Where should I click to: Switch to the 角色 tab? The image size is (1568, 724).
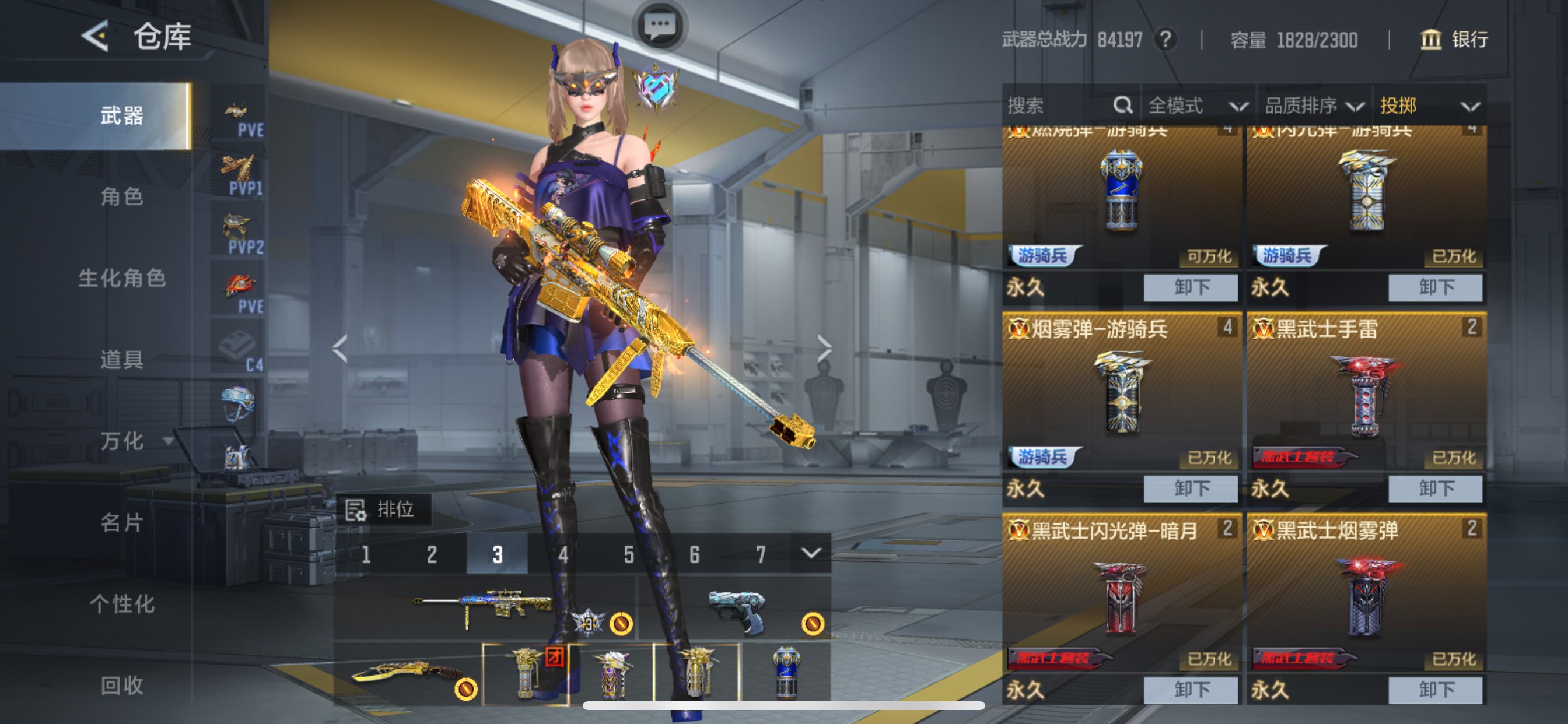pyautogui.click(x=122, y=198)
